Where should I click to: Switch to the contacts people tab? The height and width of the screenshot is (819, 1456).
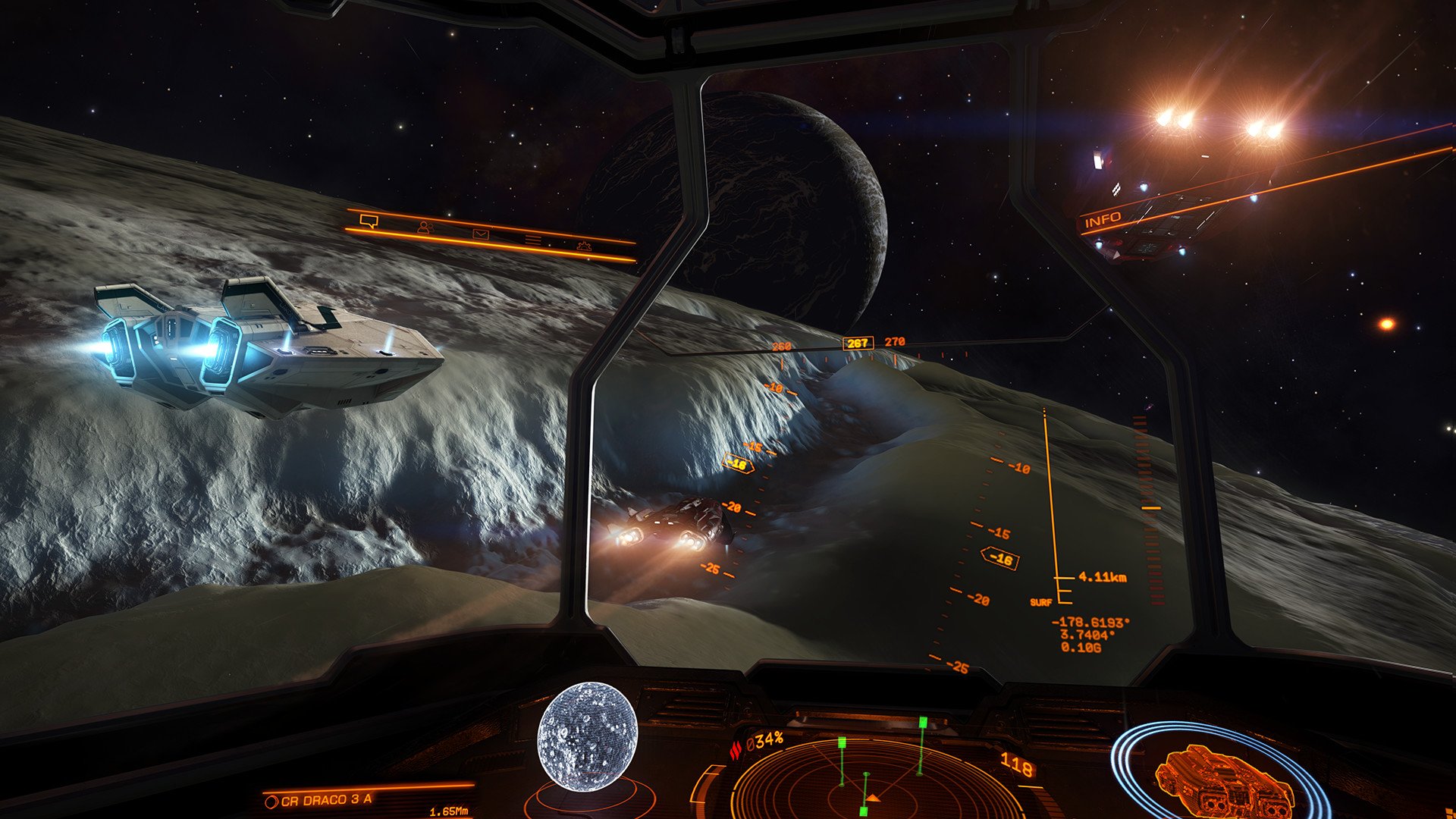coord(425,227)
